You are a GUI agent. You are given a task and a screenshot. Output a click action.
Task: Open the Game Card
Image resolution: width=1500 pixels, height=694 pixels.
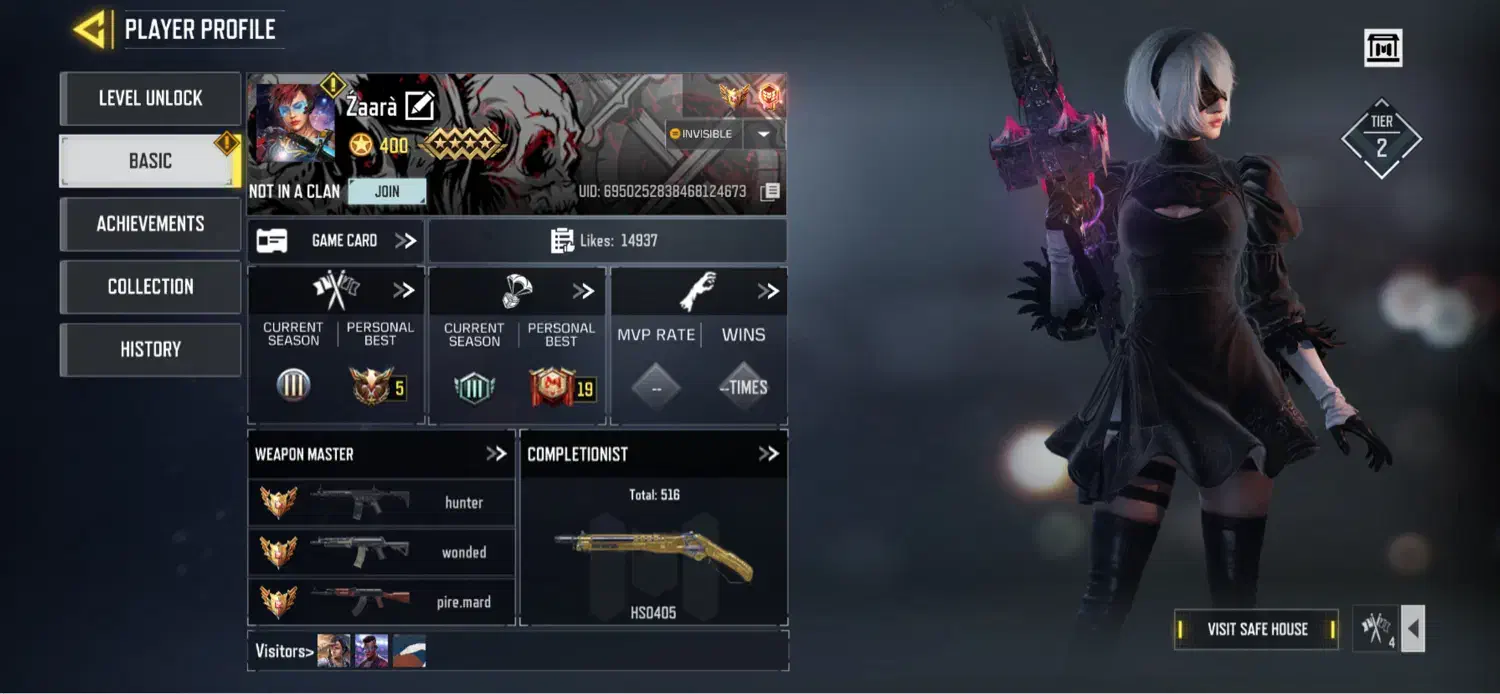click(x=336, y=241)
